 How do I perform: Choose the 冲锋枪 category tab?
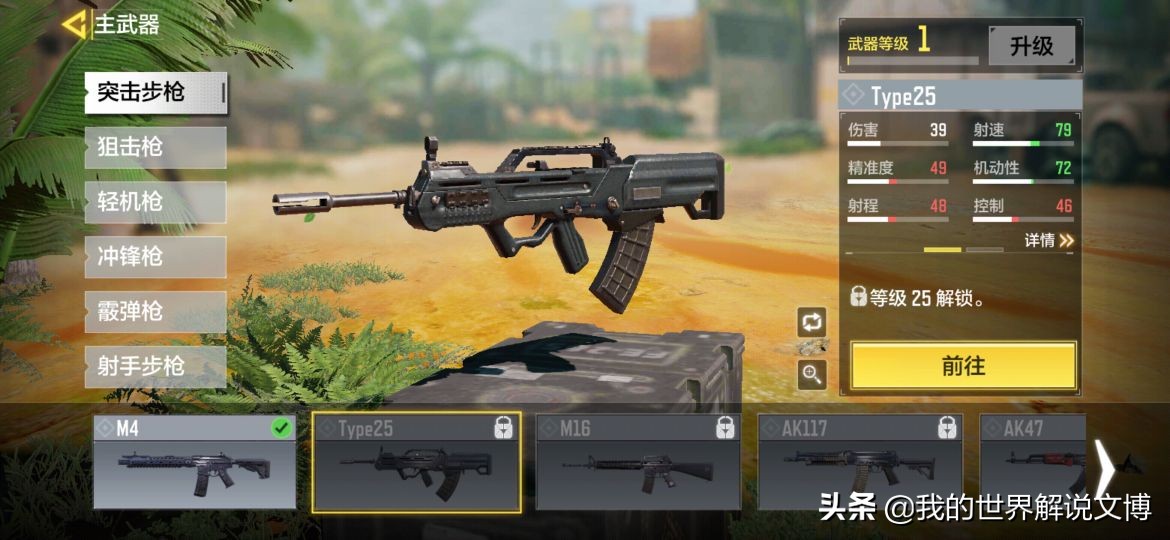pyautogui.click(x=155, y=257)
